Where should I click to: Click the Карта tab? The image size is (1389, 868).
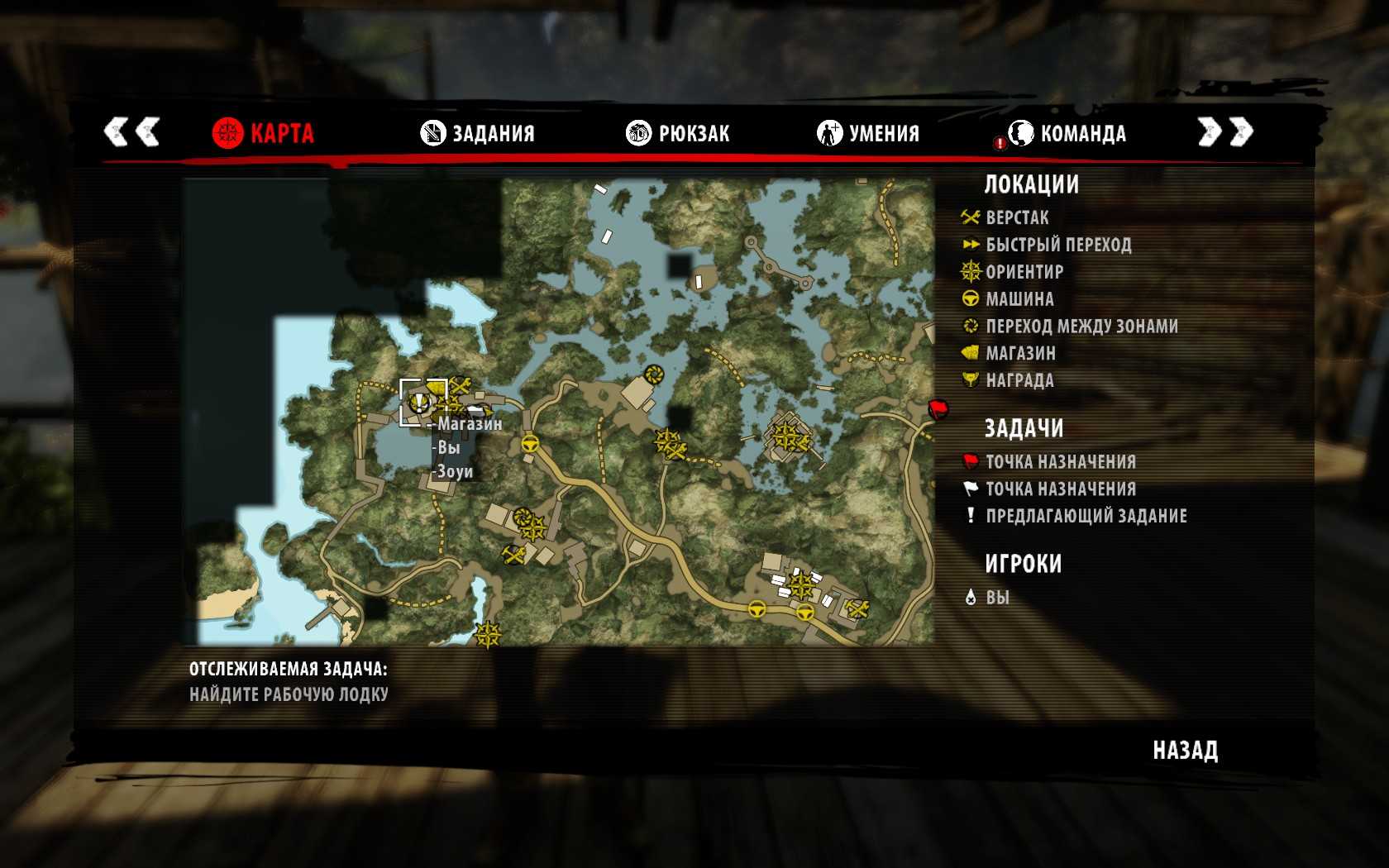pyautogui.click(x=264, y=133)
